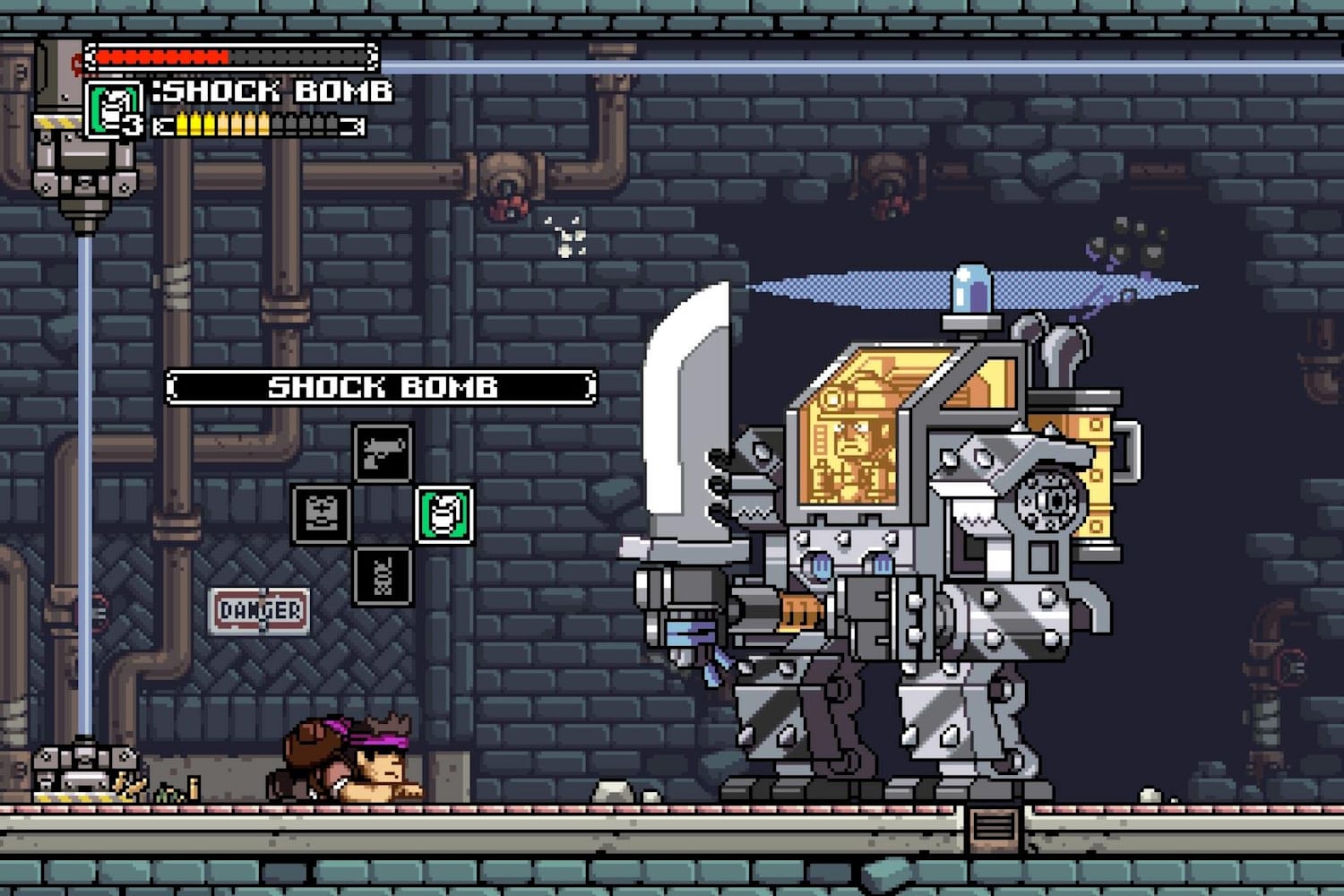Select the green Shock Bomb icon

(x=445, y=513)
